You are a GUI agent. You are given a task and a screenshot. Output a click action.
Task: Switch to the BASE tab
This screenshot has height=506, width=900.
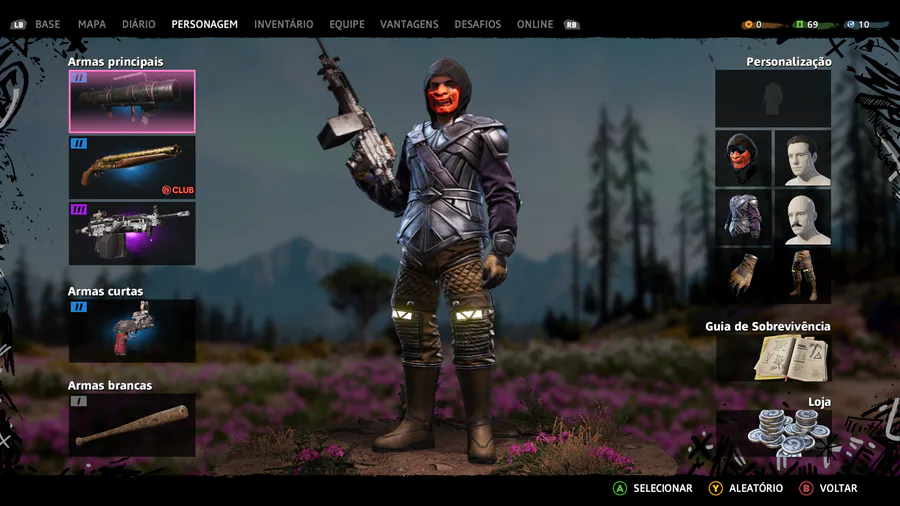coord(47,24)
